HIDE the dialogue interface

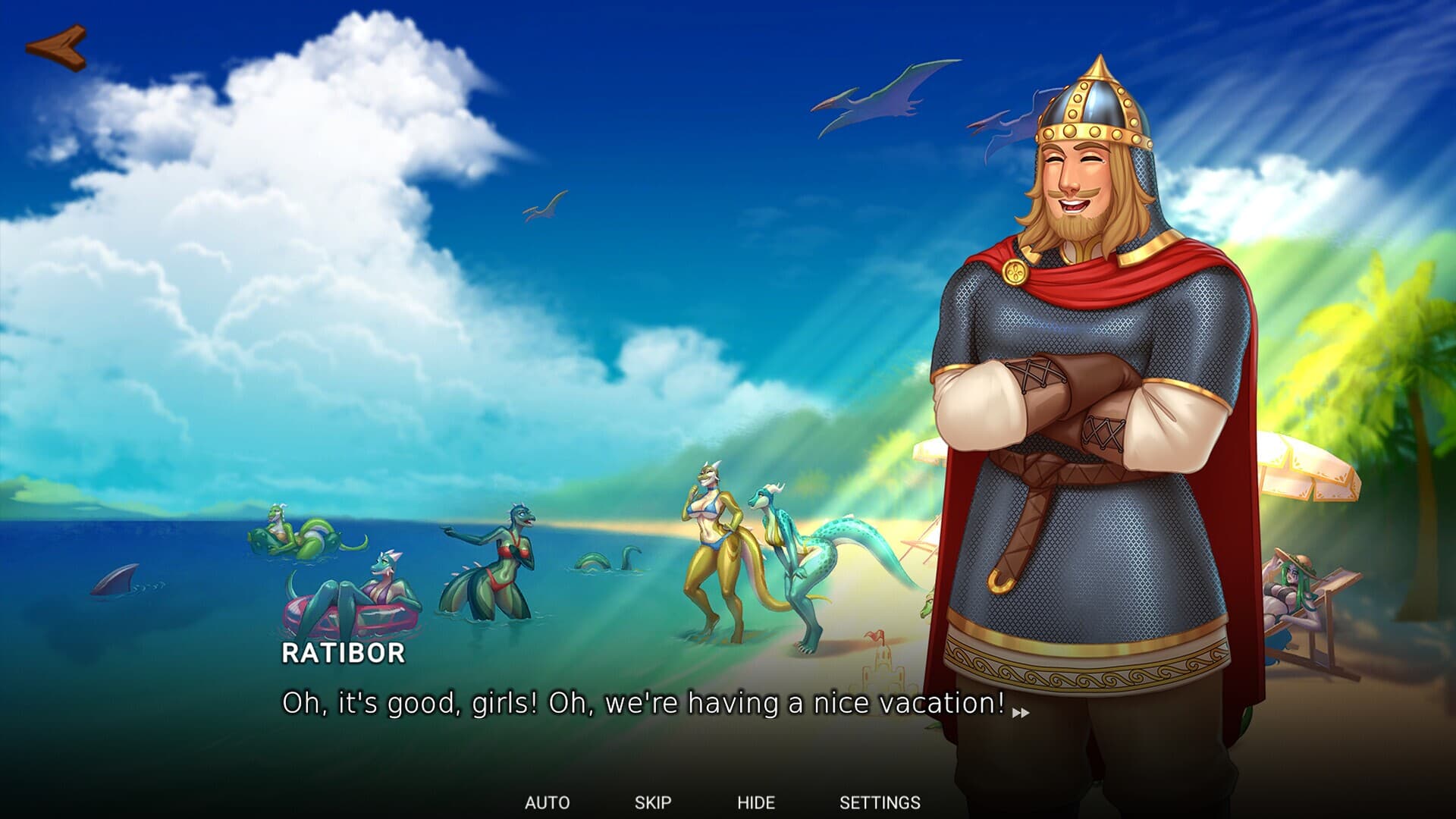point(757,800)
